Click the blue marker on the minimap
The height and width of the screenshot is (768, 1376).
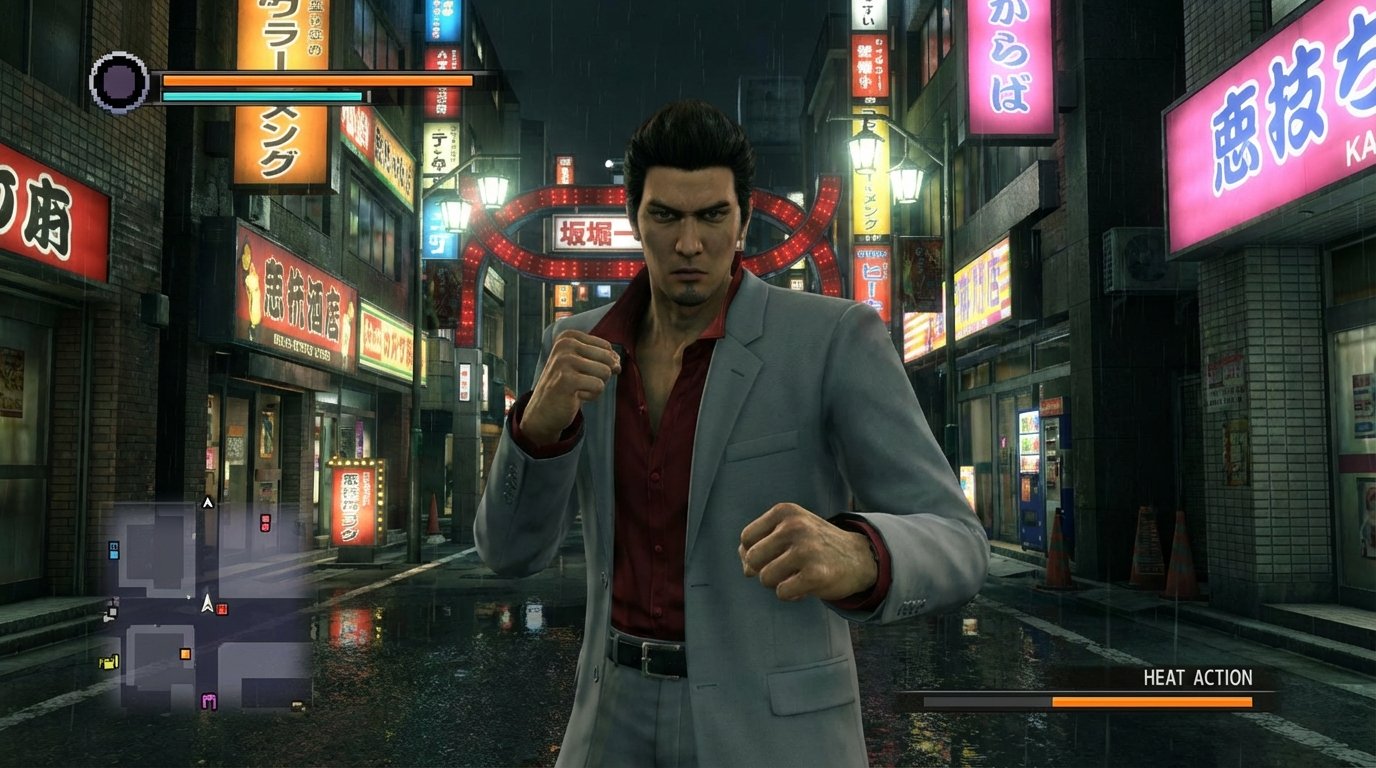coord(114,549)
